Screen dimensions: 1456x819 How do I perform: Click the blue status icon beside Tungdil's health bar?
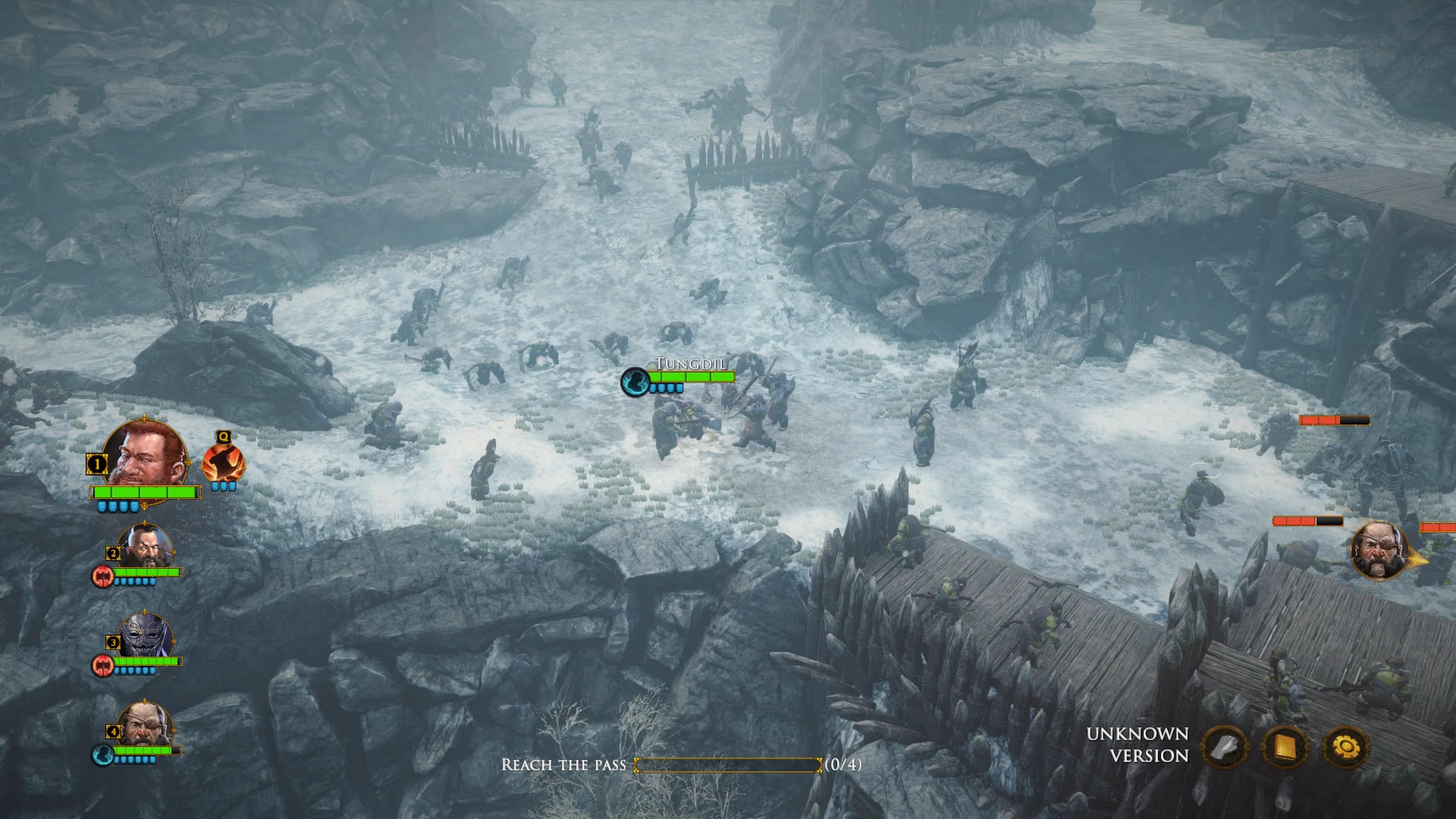(635, 381)
